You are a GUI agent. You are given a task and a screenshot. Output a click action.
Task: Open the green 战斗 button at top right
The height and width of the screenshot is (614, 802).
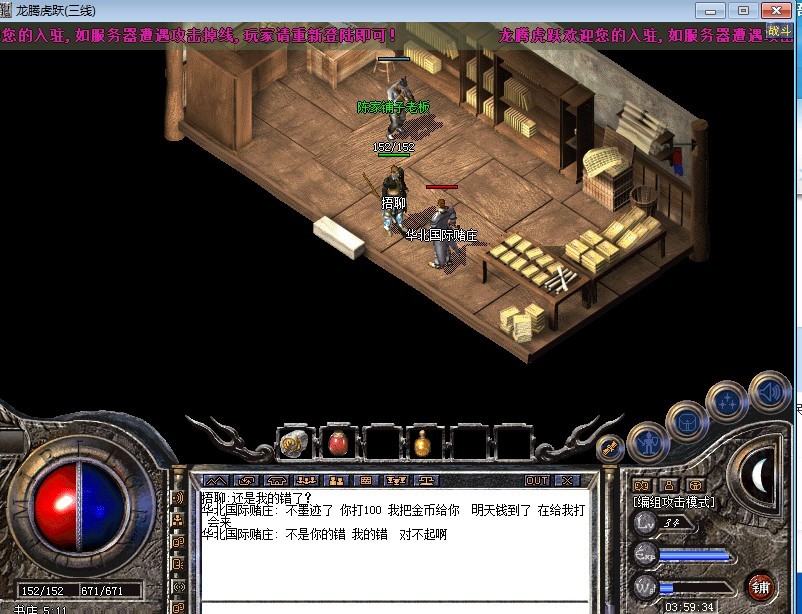(x=778, y=31)
